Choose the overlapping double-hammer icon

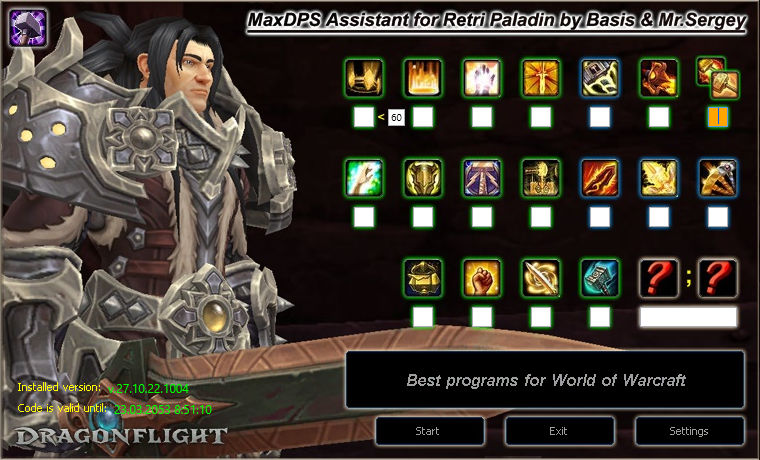(716, 77)
